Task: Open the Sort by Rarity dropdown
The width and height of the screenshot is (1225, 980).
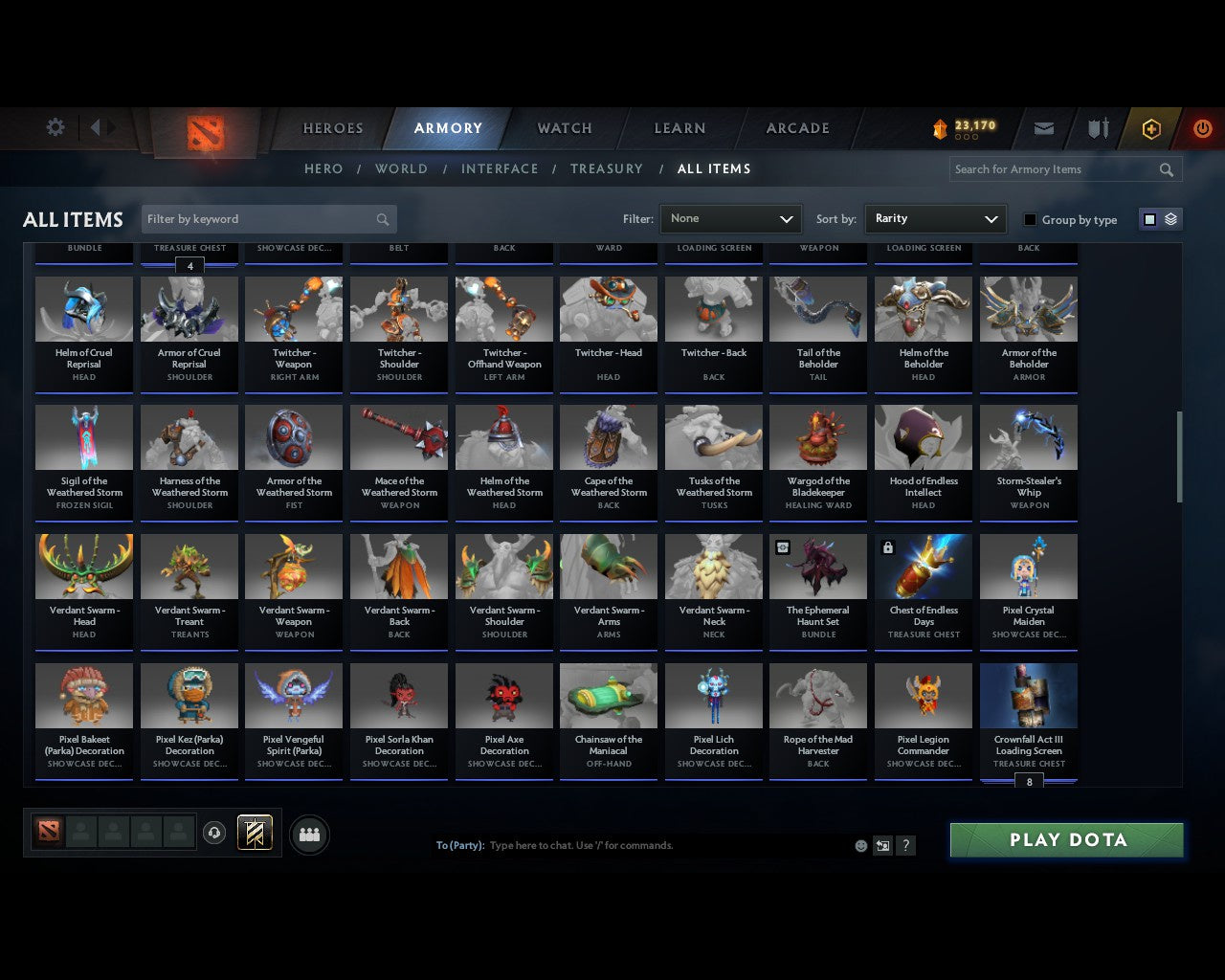Action: tap(935, 218)
